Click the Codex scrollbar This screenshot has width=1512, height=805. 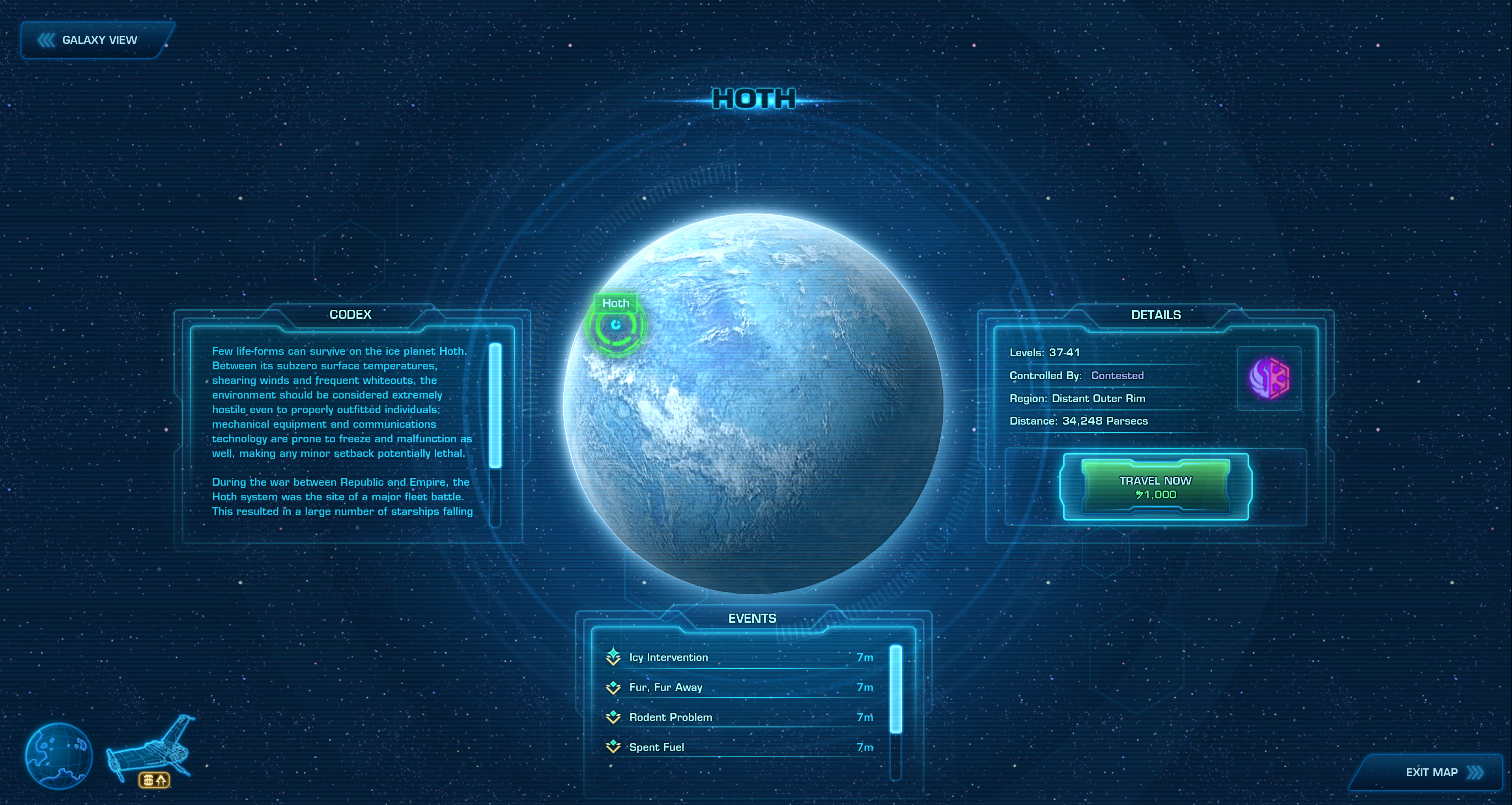pos(495,406)
